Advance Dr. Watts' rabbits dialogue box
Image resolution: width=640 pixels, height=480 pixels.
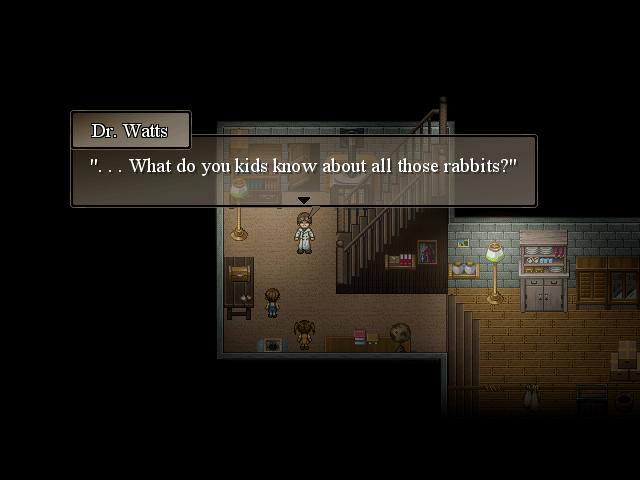click(x=303, y=168)
